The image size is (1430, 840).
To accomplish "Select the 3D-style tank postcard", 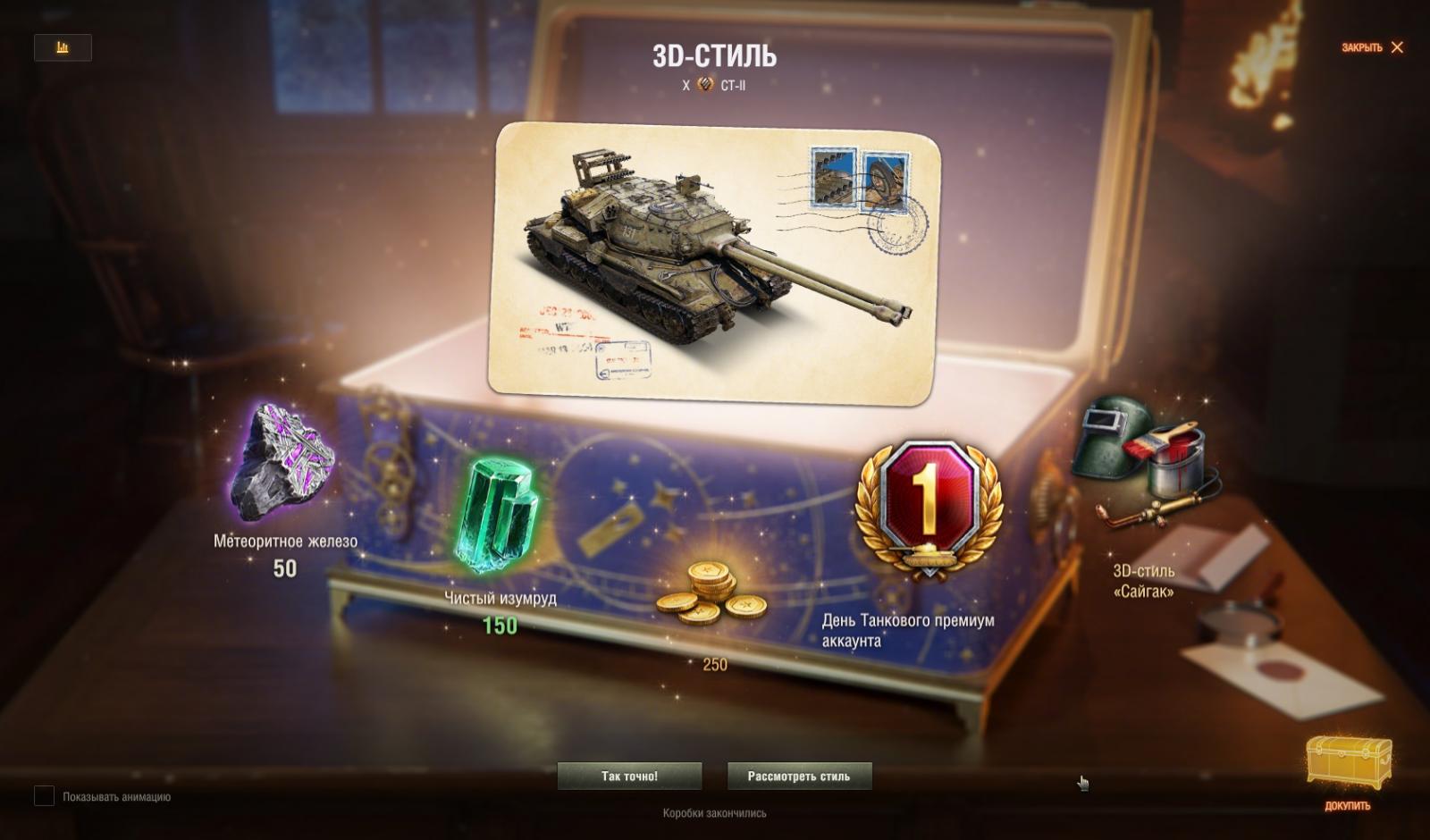I will tap(713, 262).
